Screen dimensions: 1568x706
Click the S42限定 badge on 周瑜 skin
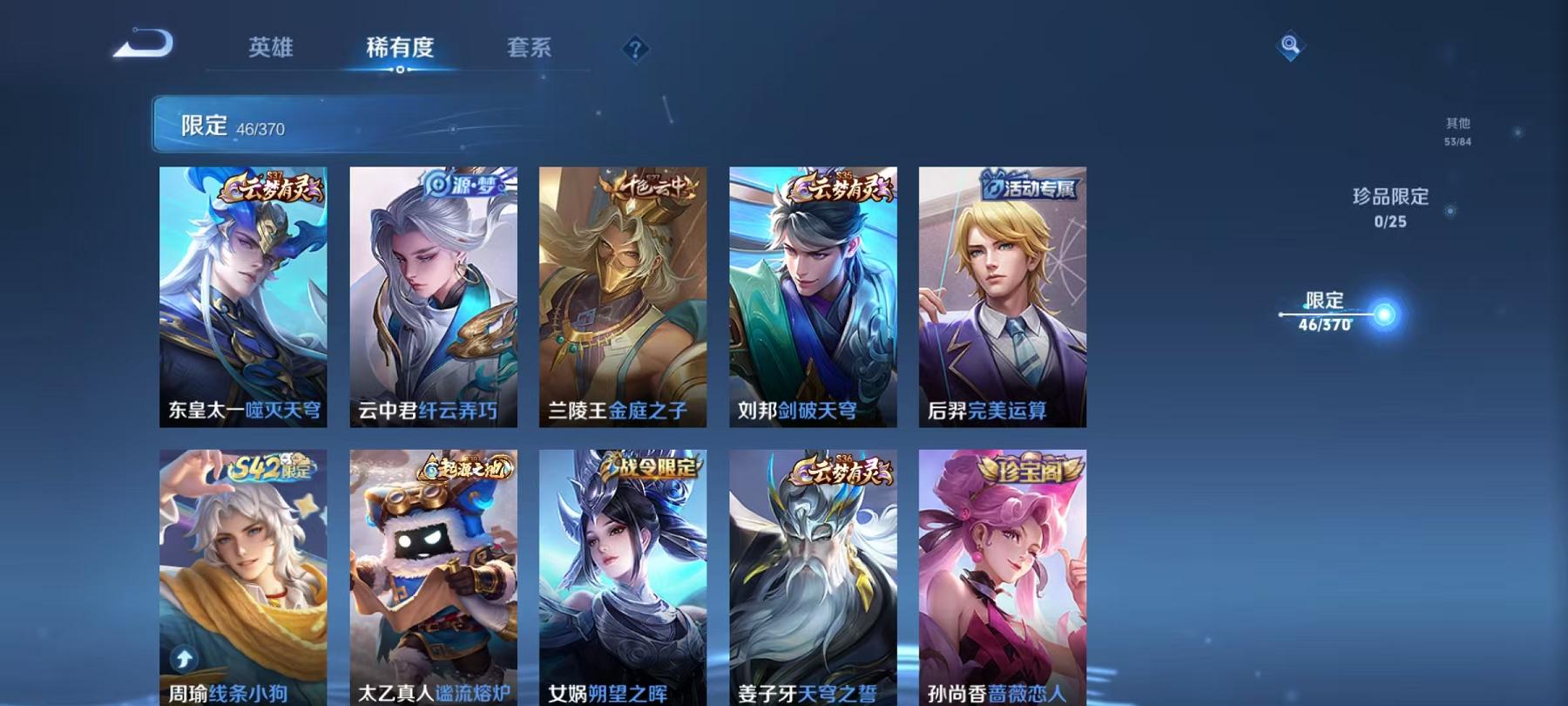click(269, 469)
